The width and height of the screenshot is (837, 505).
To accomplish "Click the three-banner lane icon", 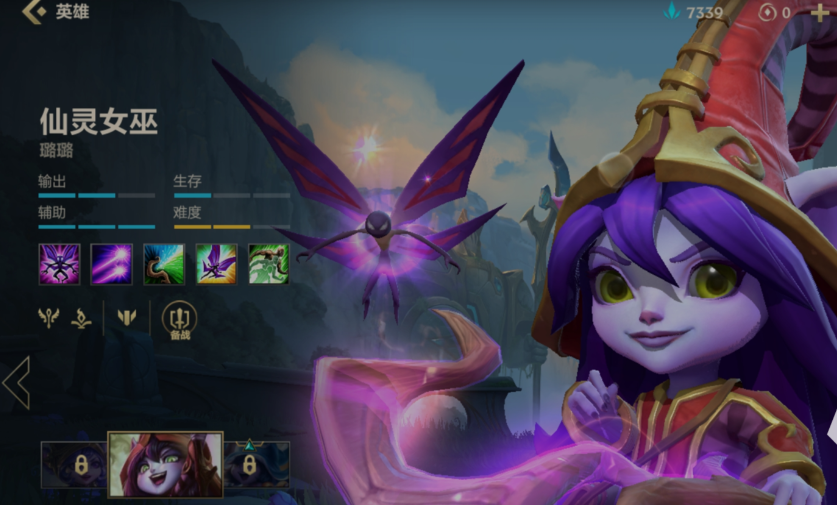I will 126,318.
